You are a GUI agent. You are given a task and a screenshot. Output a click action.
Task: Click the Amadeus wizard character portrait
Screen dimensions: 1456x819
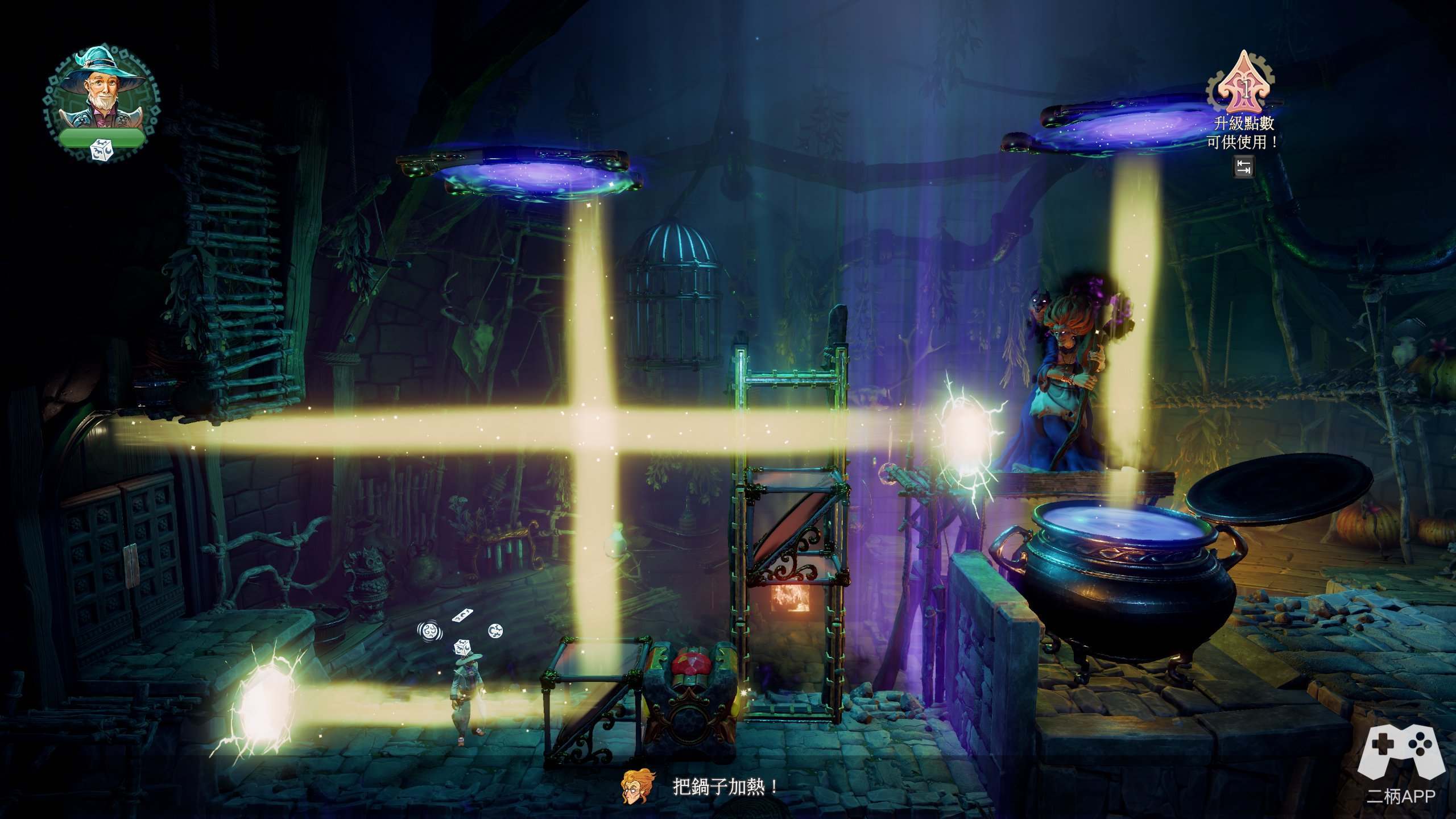(101, 91)
